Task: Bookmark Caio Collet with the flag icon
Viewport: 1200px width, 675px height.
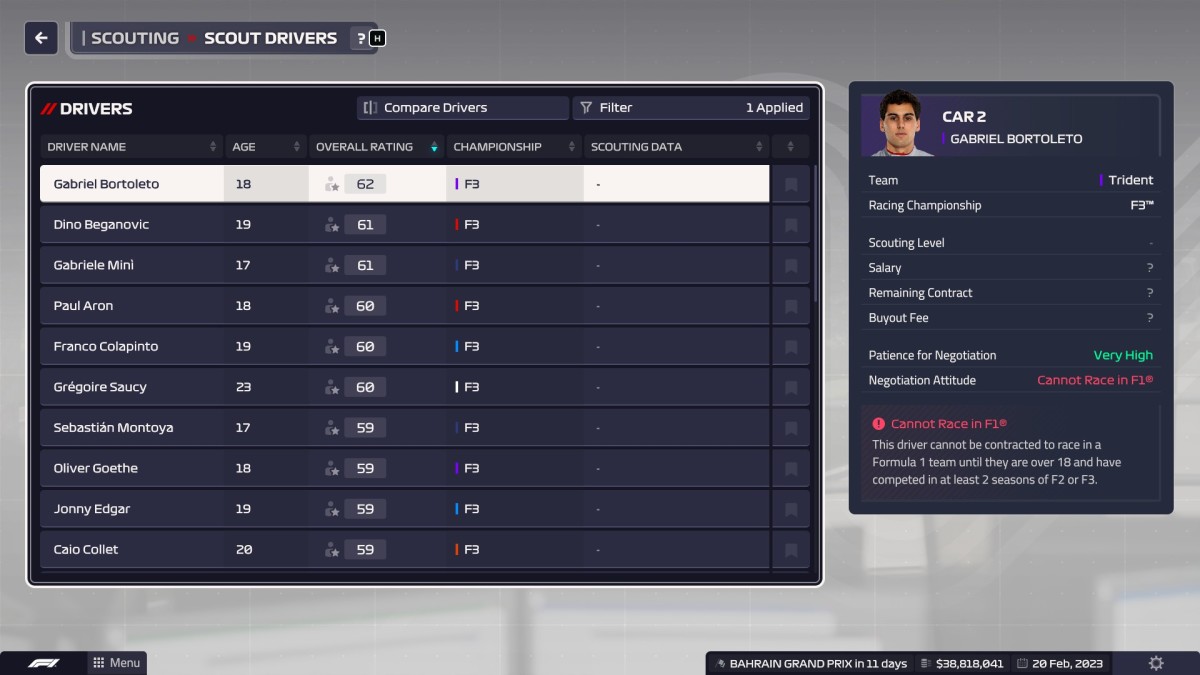Action: [x=791, y=550]
